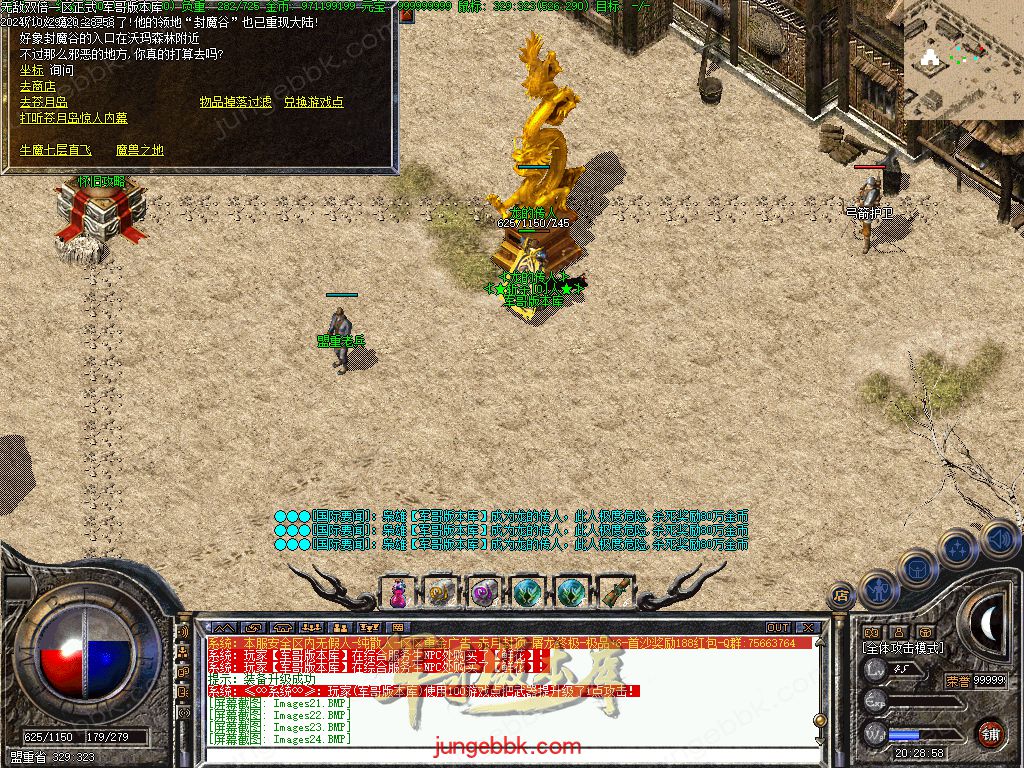Select the 兑换游戏点 link
Screen dimensions: 1024x768
(313, 102)
